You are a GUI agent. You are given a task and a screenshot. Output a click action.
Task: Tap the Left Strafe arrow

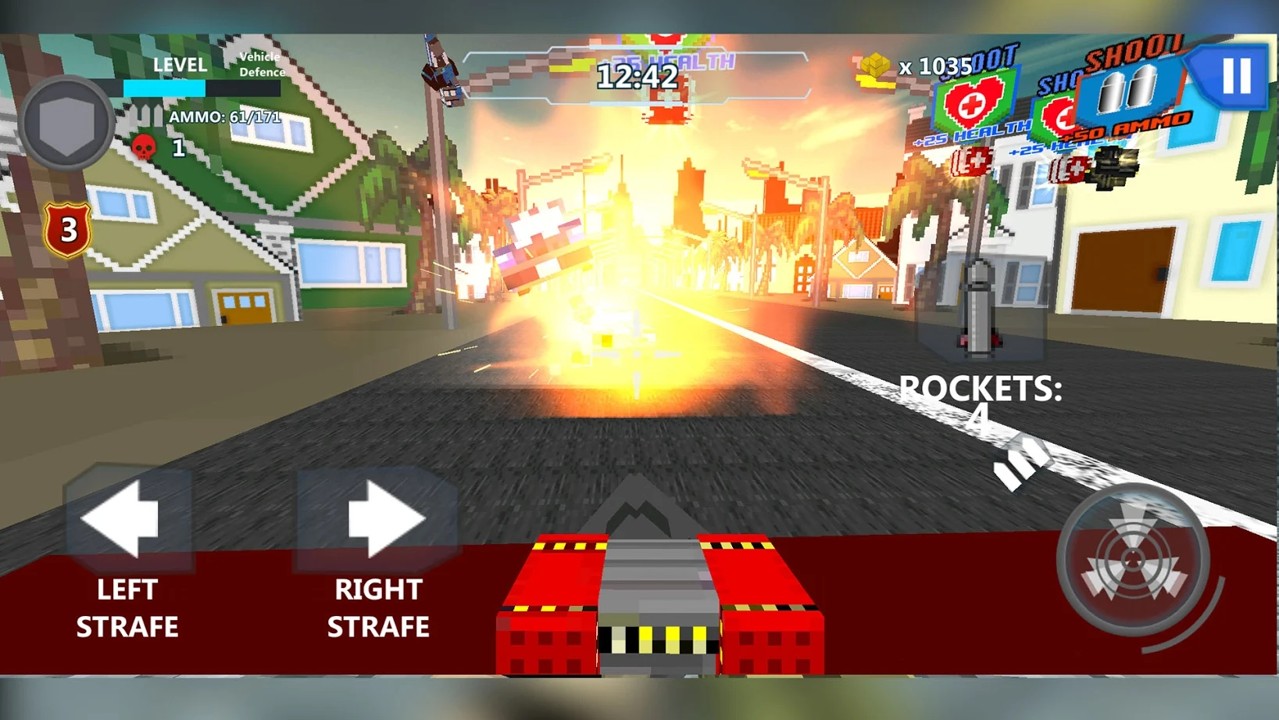click(122, 518)
